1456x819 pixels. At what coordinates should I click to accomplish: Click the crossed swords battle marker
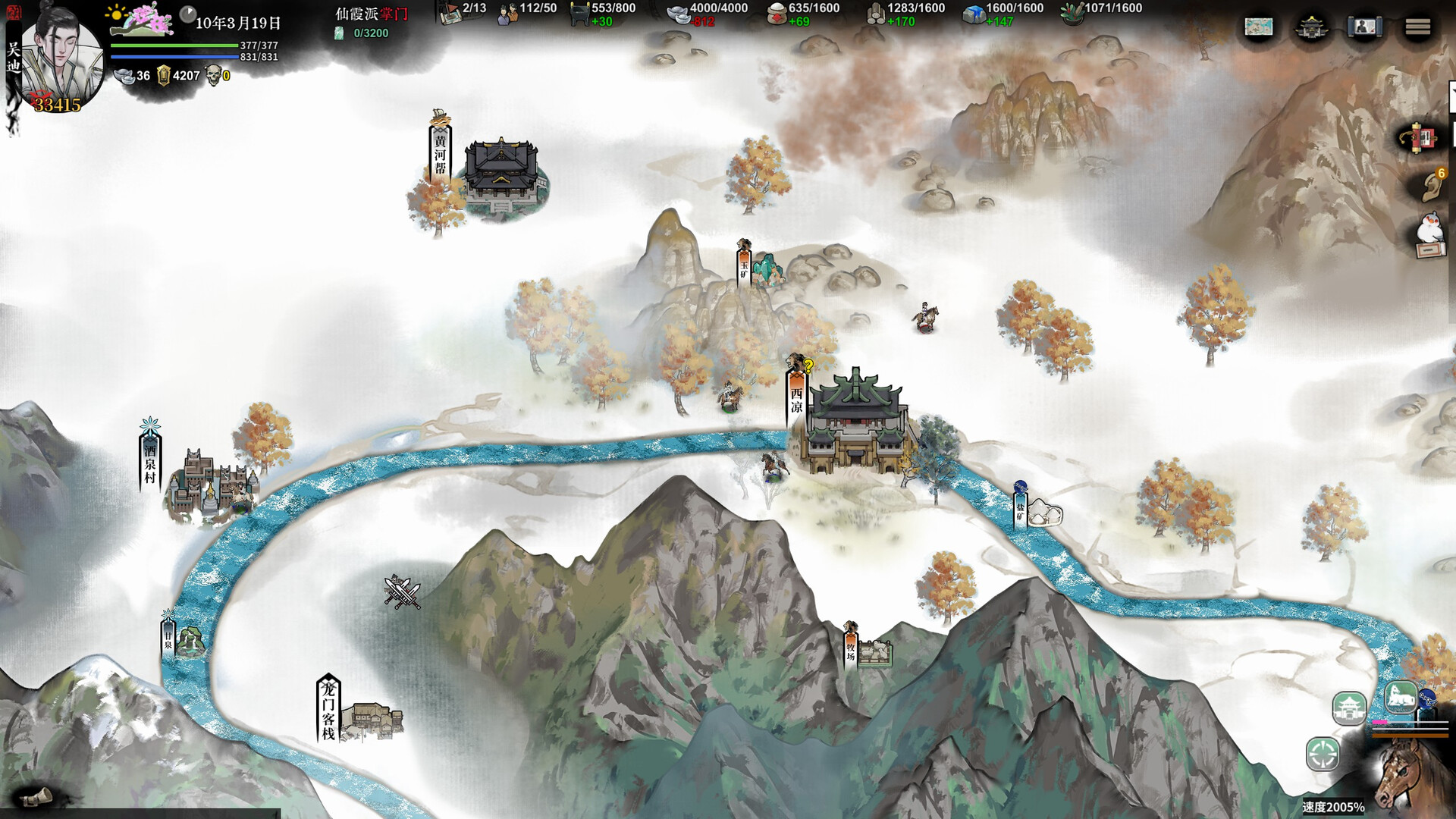coord(401,592)
